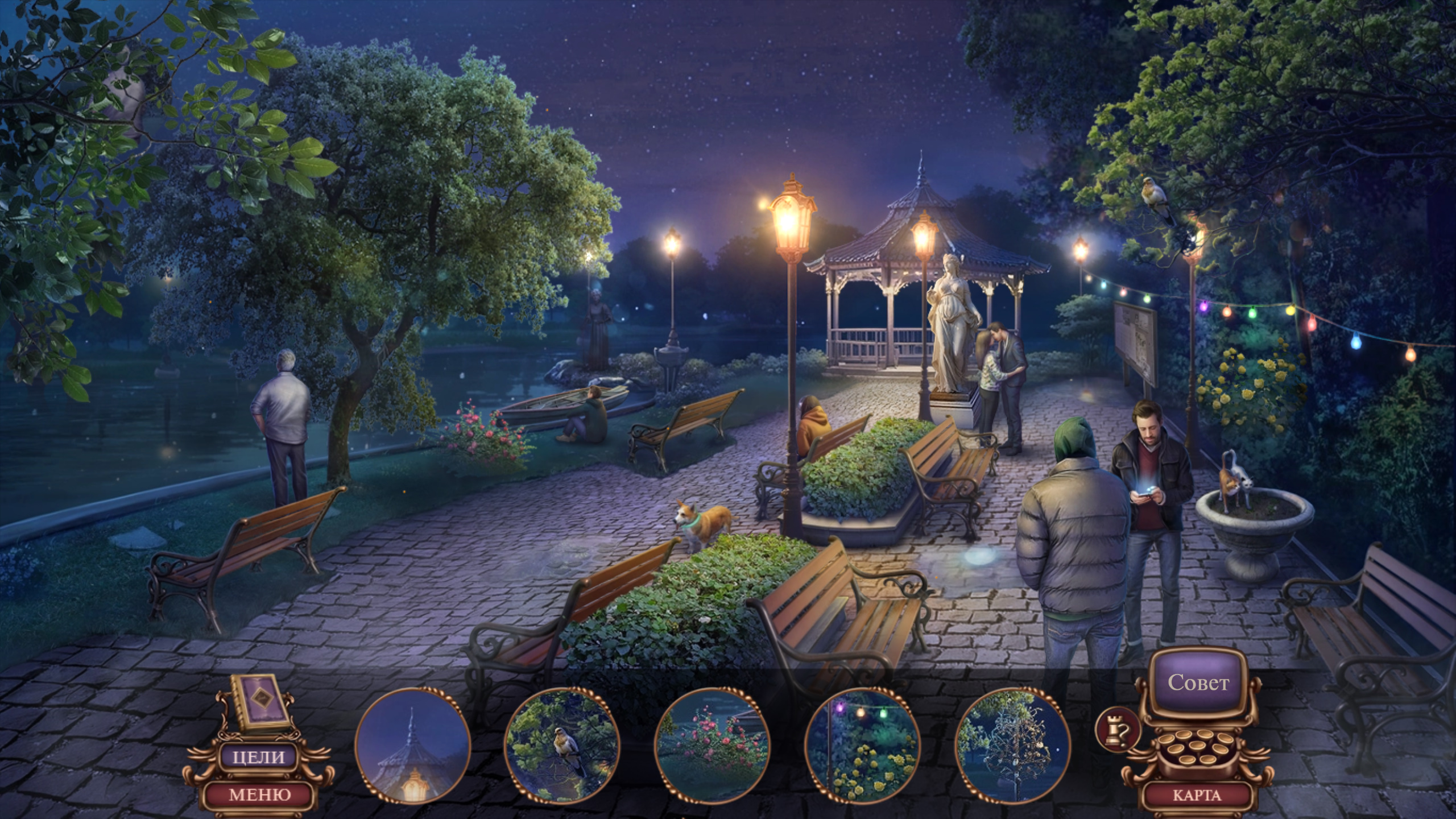Select the bare glowing tree thumbnail
This screenshot has height=819, width=1456.
[1013, 746]
